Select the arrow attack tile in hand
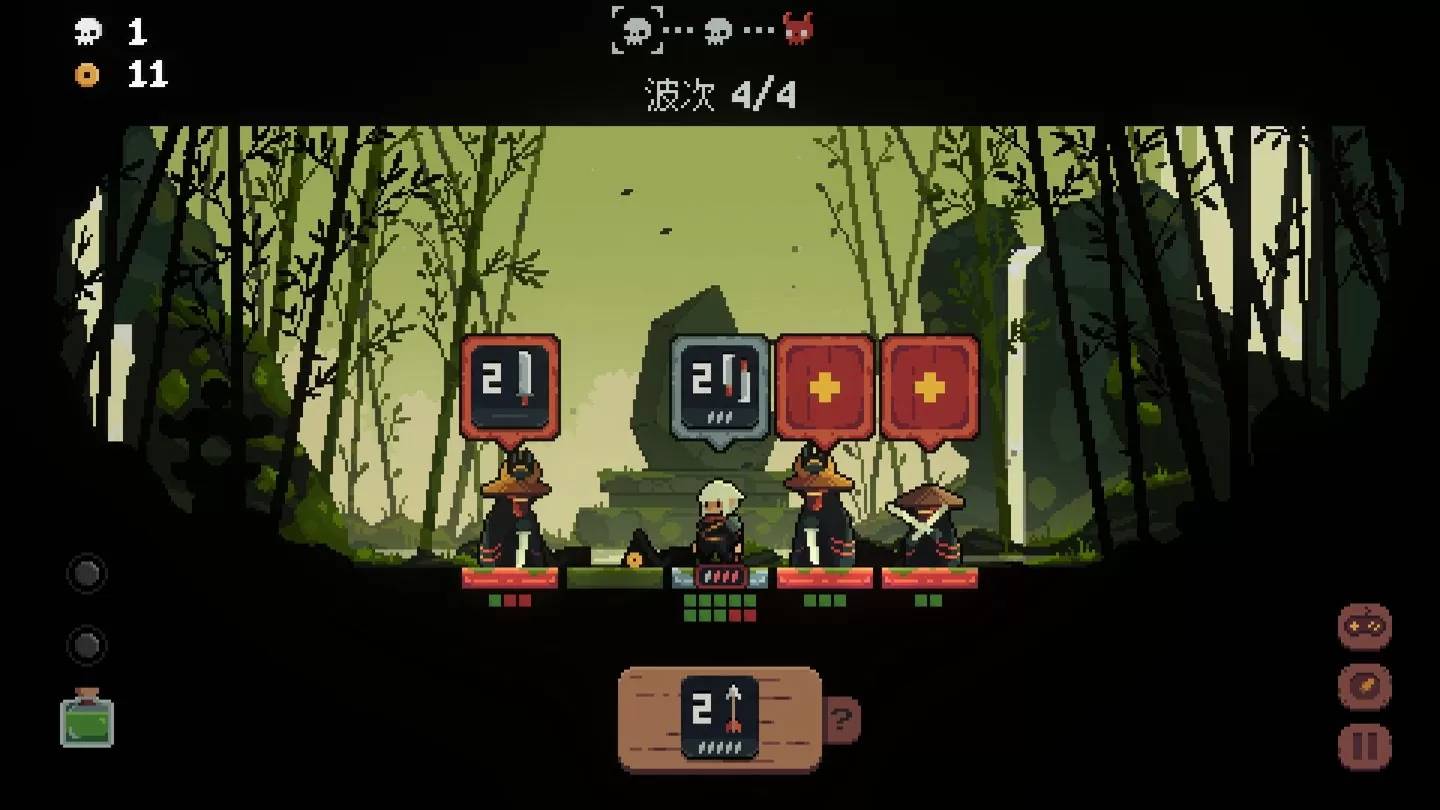The image size is (1440, 810). (x=719, y=717)
